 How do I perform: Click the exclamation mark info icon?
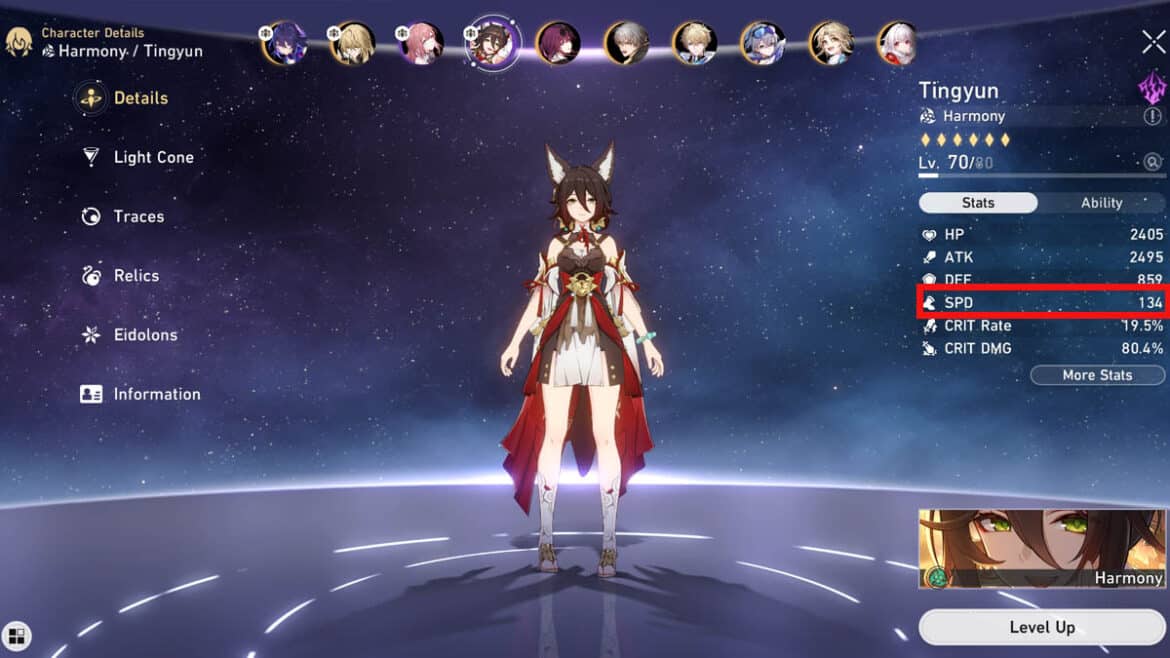pyautogui.click(x=1153, y=117)
